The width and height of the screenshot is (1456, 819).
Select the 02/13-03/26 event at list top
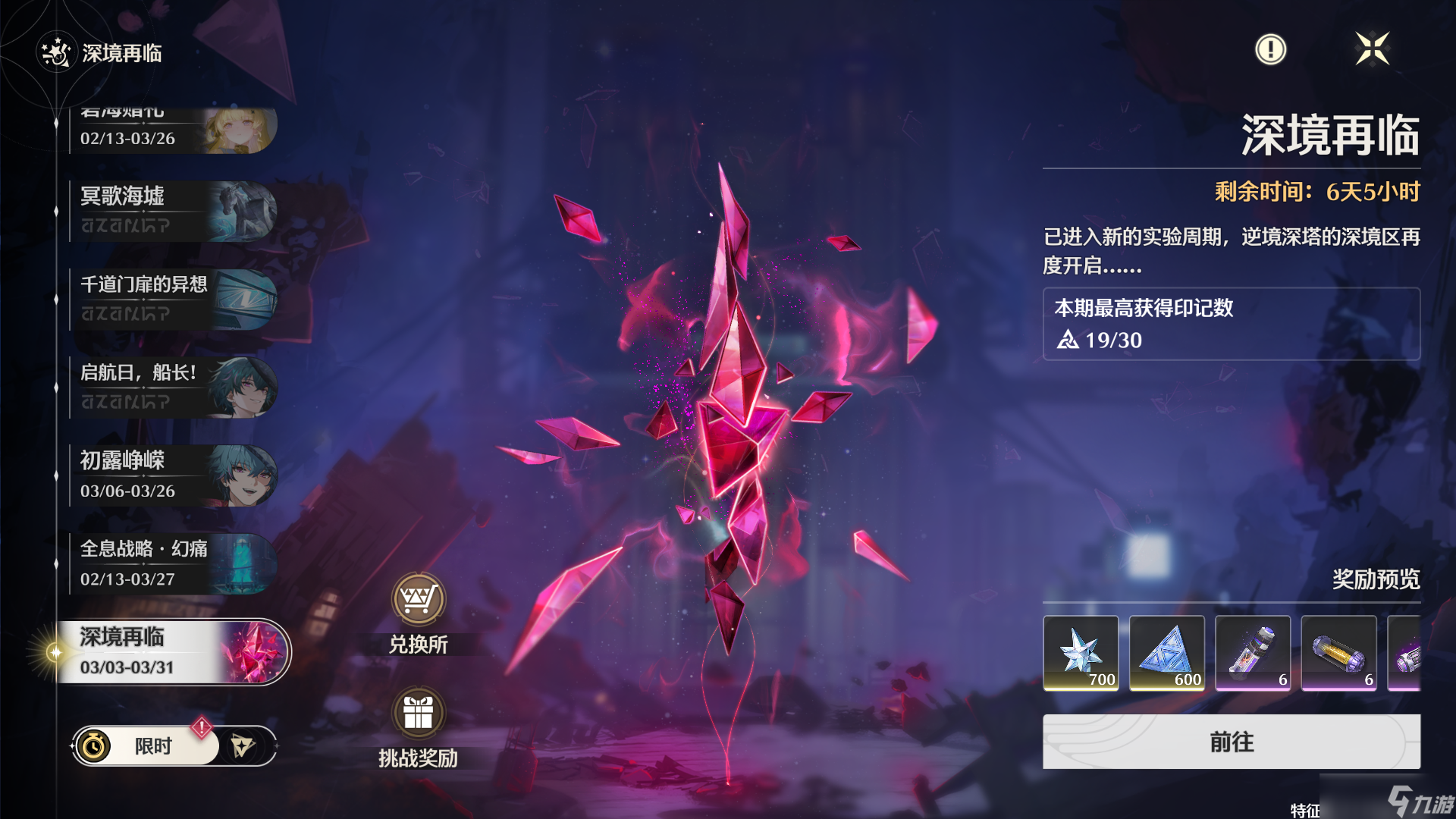coord(173,132)
